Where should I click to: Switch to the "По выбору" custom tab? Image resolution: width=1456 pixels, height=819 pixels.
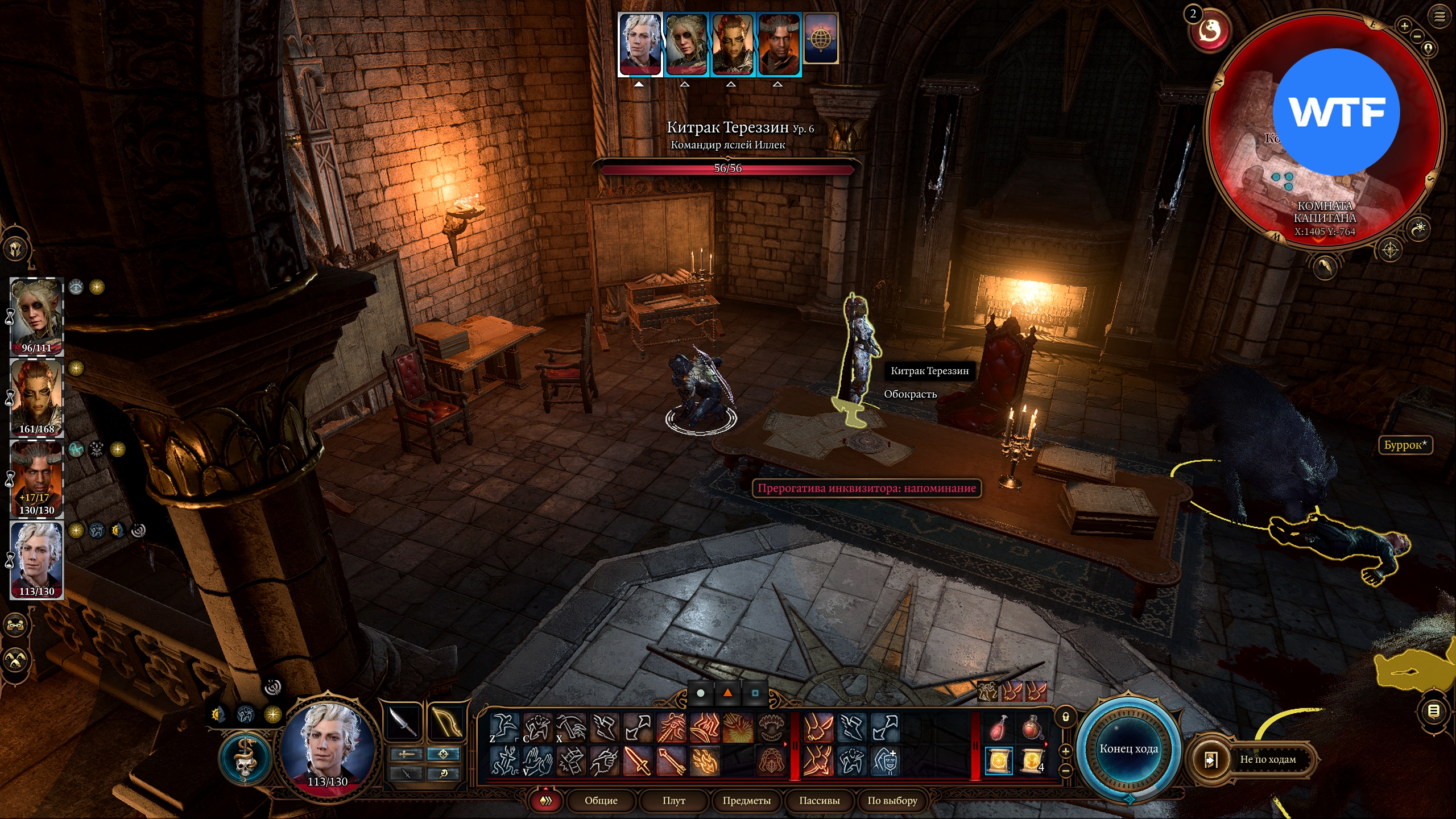coord(892,800)
